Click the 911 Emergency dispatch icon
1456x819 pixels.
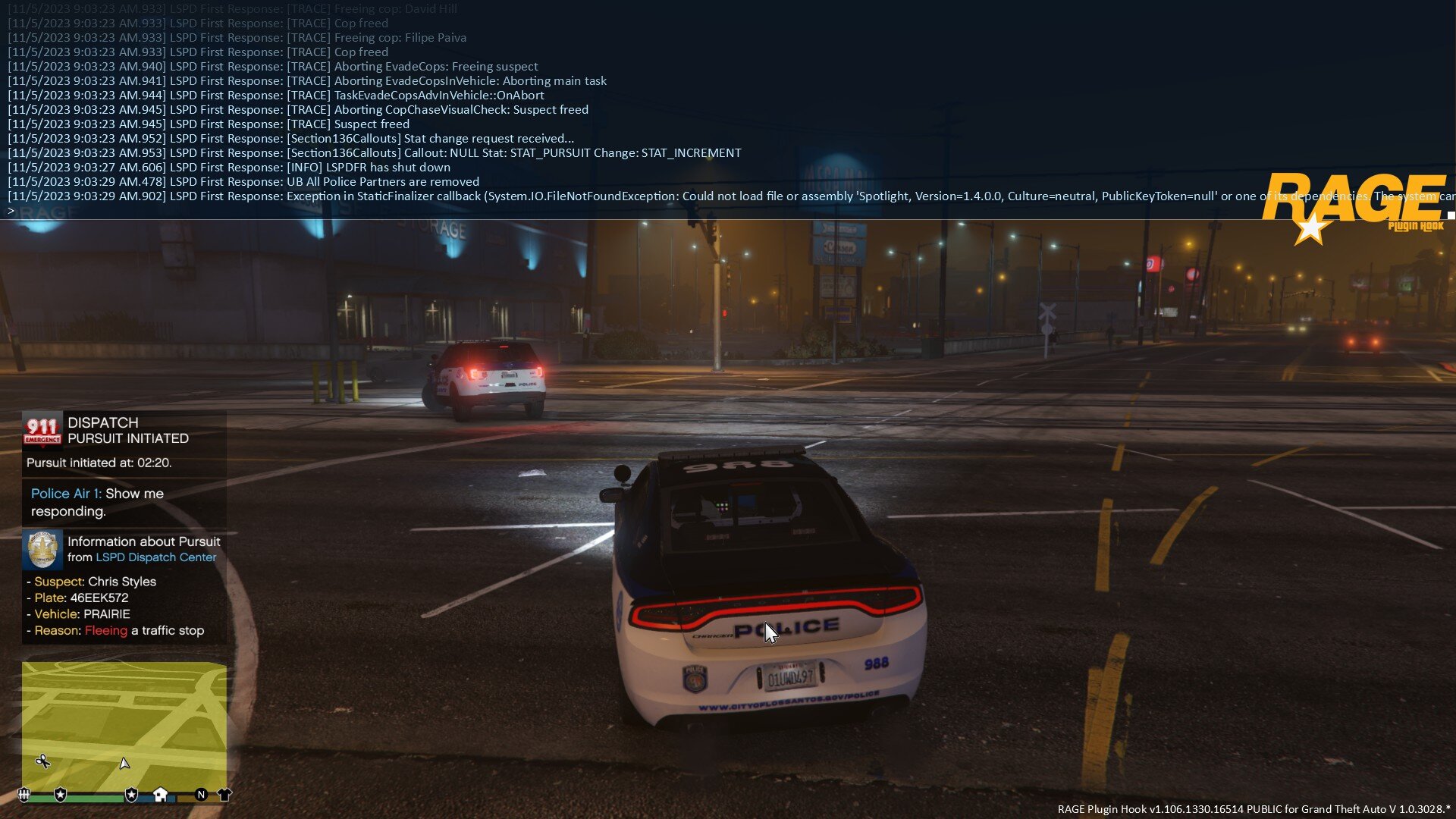42,430
